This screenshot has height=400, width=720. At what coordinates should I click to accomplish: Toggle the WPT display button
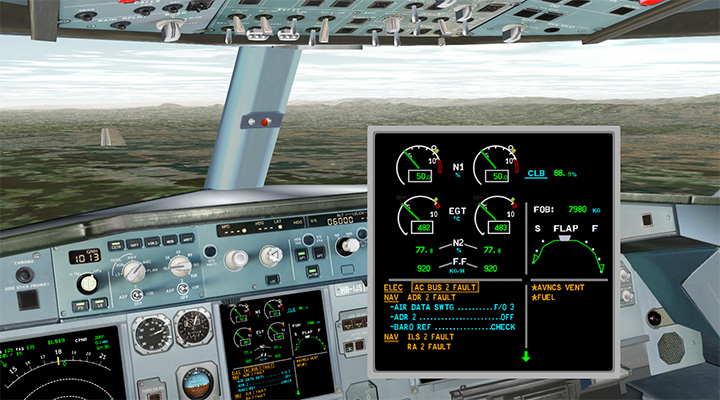pos(132,243)
